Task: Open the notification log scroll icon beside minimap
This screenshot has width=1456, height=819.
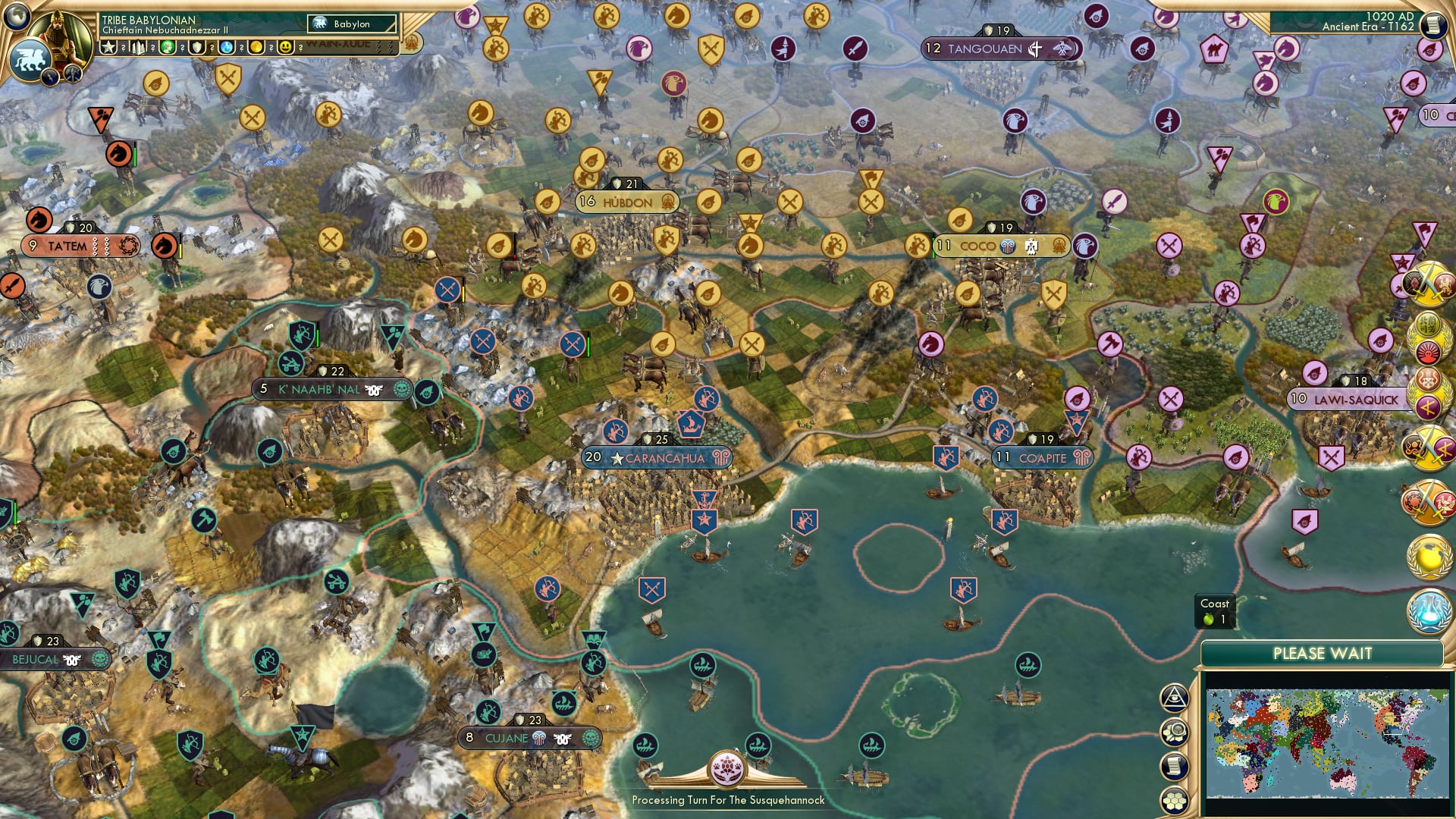Action: (x=1176, y=764)
